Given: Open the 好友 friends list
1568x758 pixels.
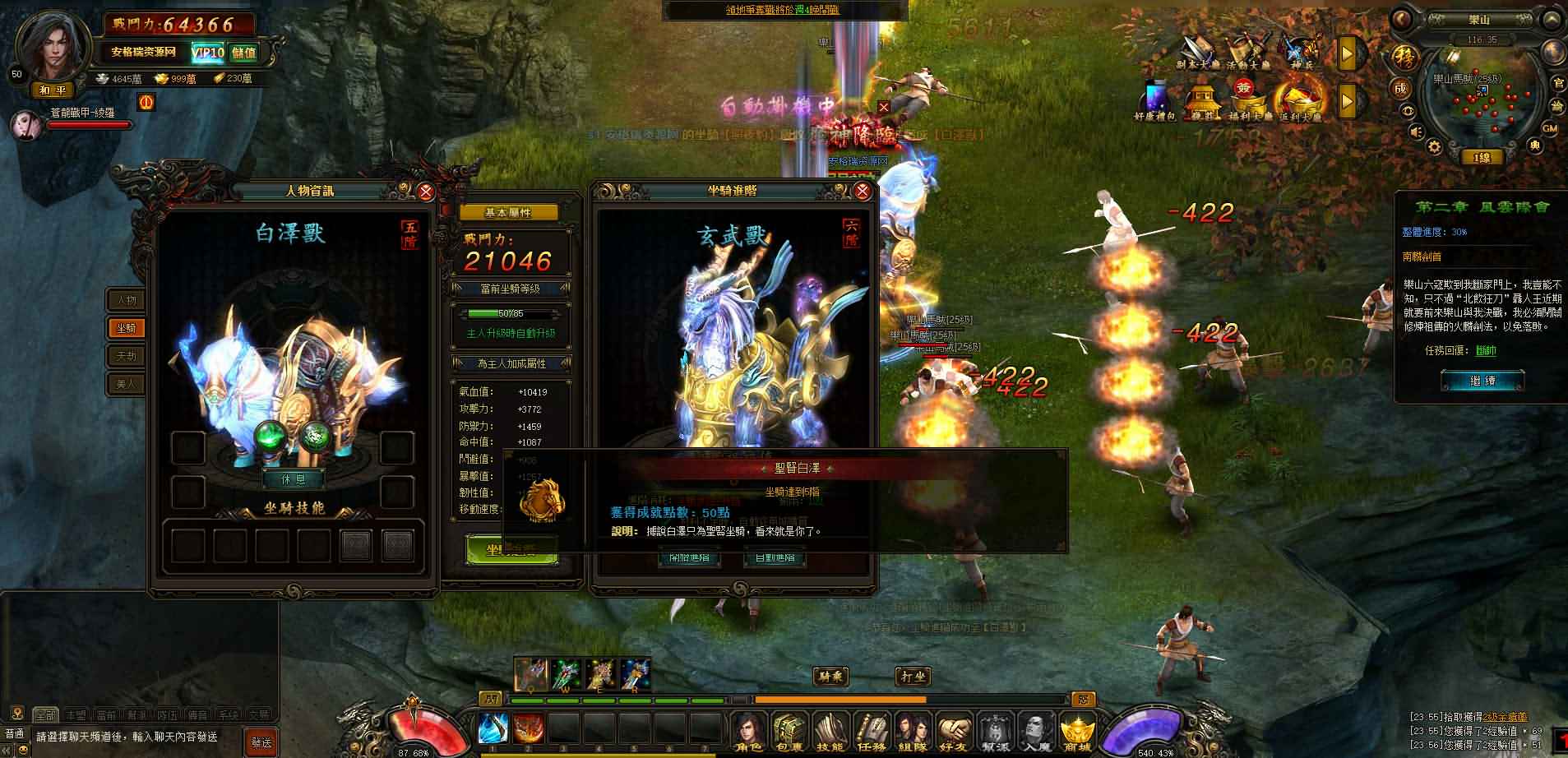Looking at the screenshot, I should point(954,731).
